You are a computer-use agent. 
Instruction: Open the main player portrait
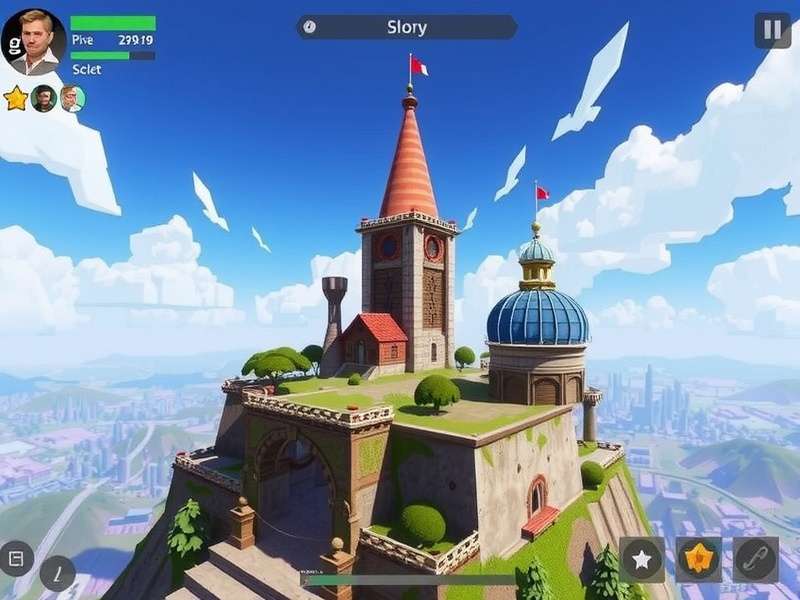(35, 40)
